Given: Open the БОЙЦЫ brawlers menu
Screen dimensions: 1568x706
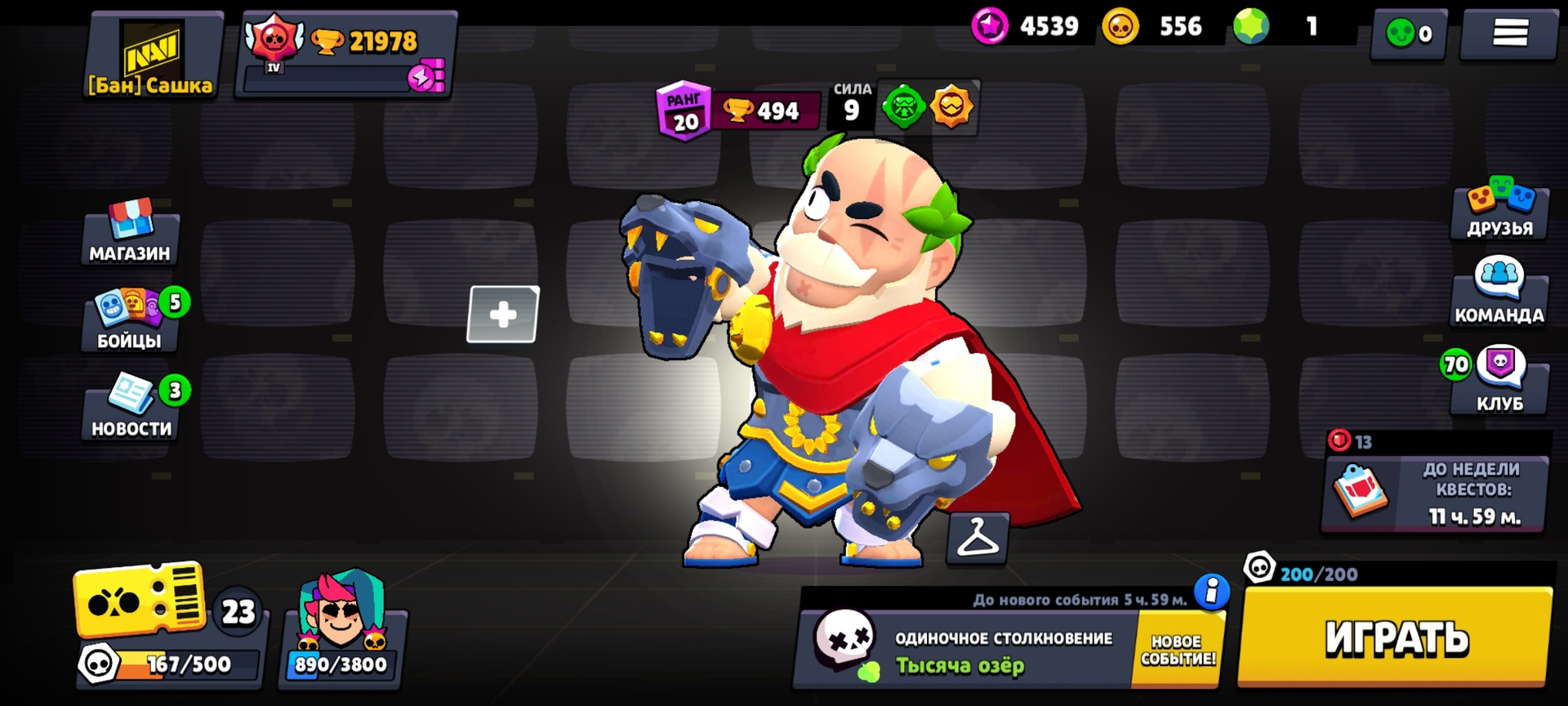Looking at the screenshot, I should coord(131,320).
